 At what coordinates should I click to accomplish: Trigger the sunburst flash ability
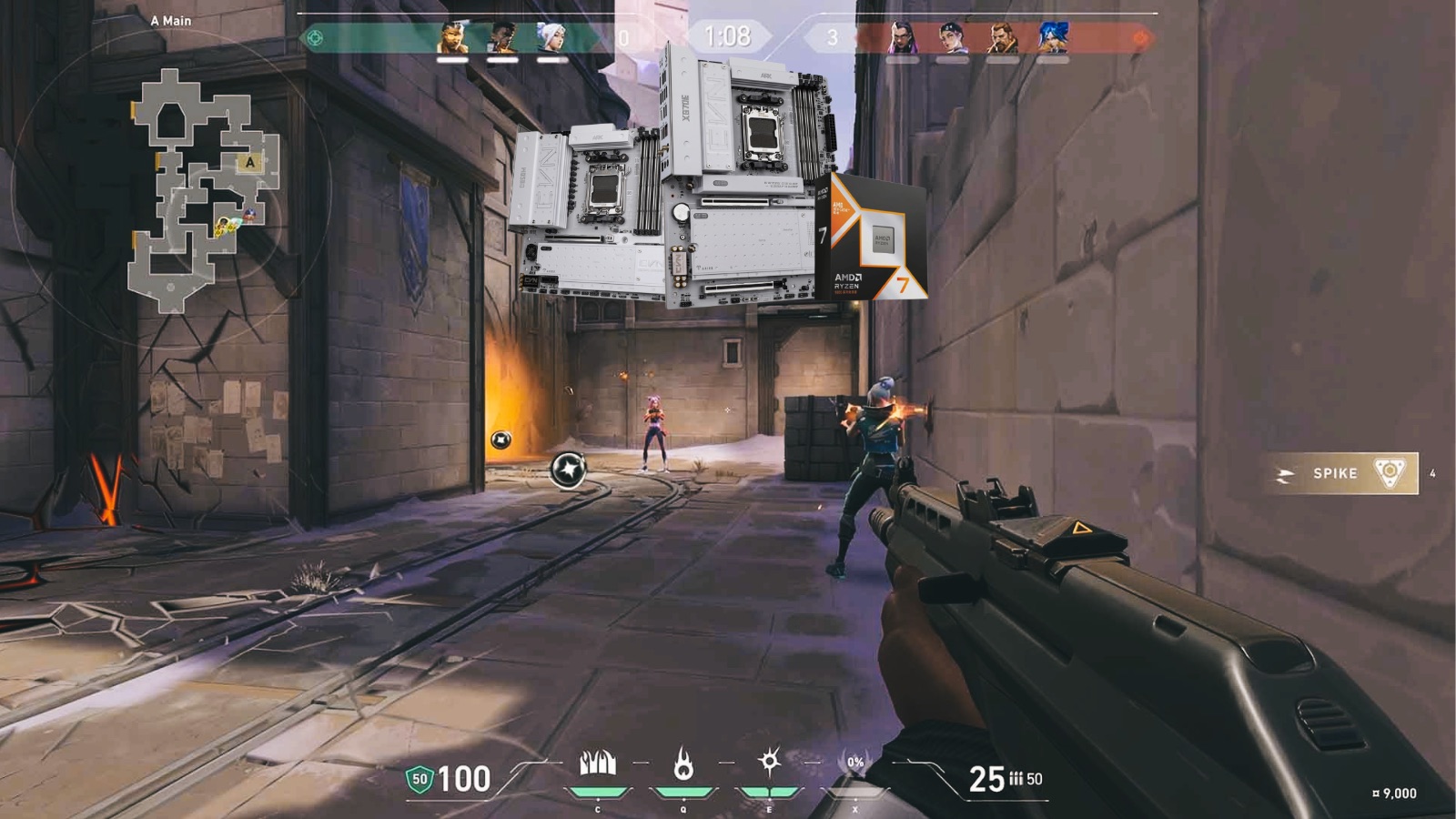(x=769, y=763)
